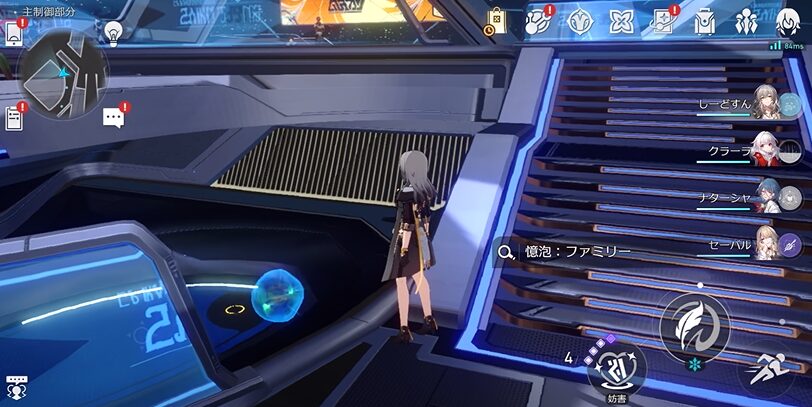
Task: Tap the feather attack button
Action: (693, 326)
